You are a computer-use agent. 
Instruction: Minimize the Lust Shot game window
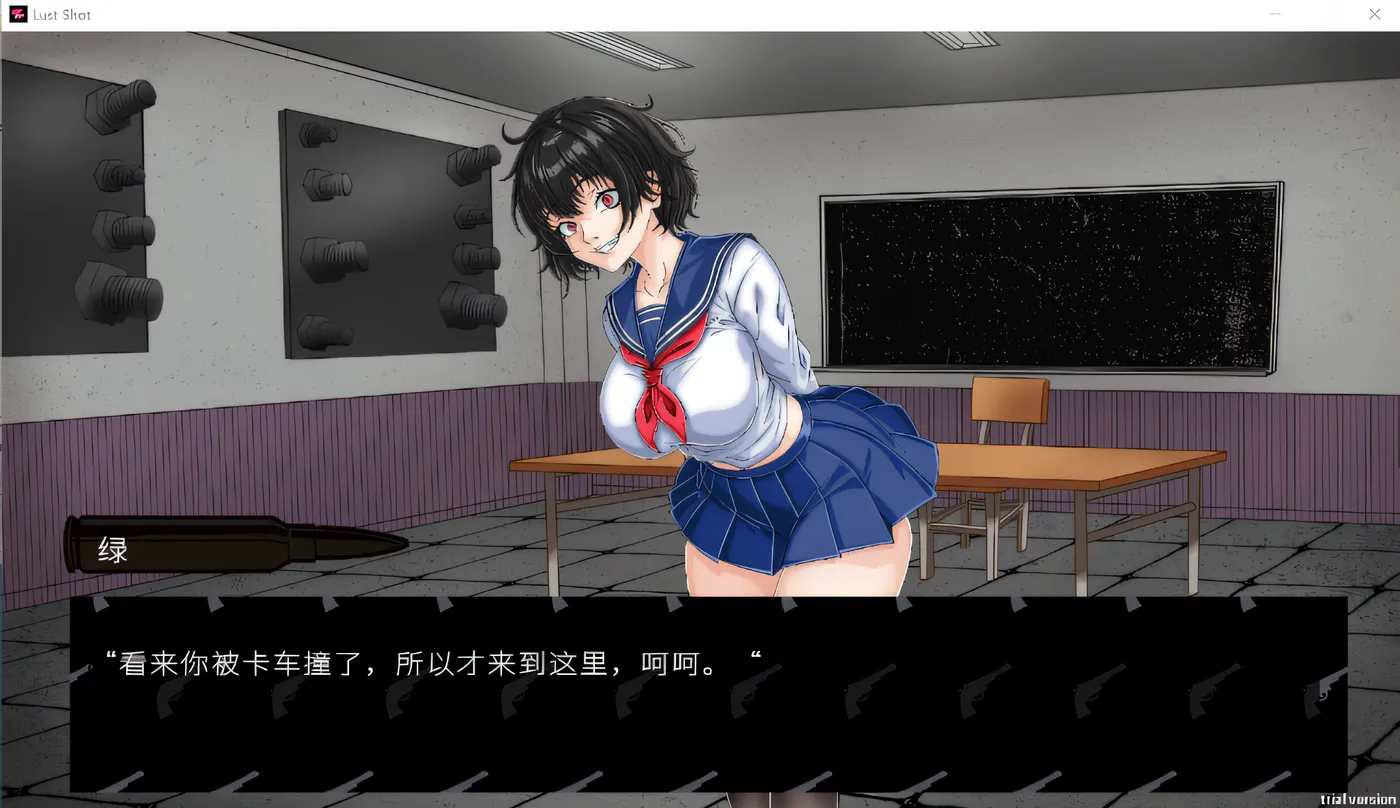[x=1274, y=14]
